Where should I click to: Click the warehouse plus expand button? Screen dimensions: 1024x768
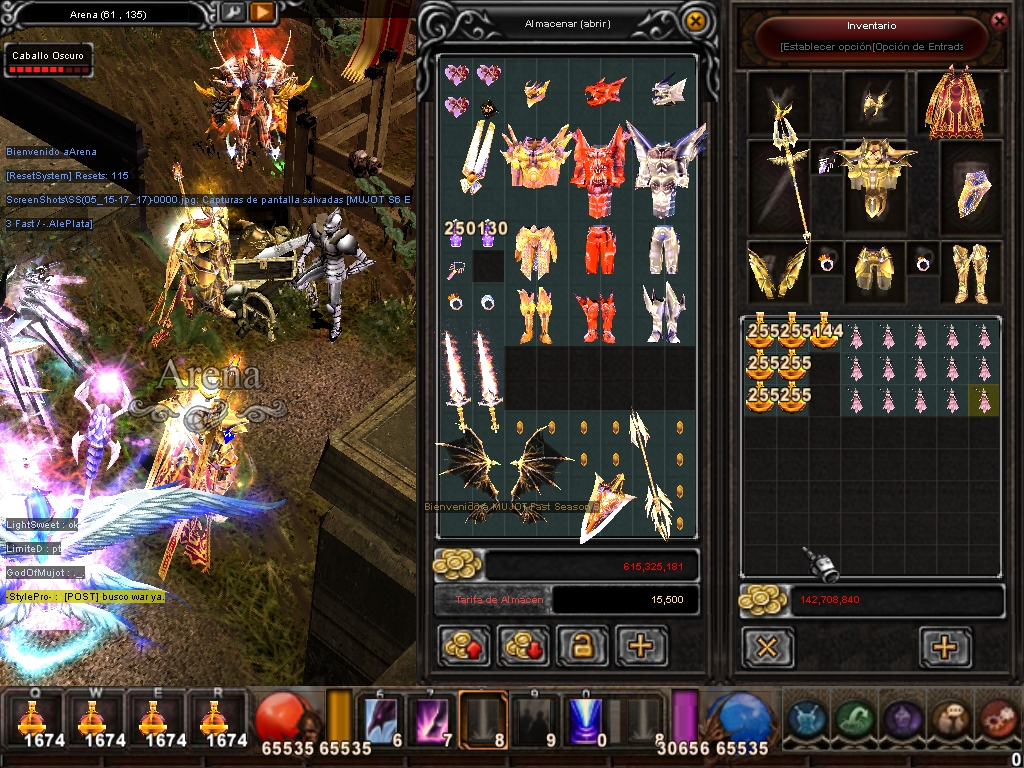(x=641, y=646)
